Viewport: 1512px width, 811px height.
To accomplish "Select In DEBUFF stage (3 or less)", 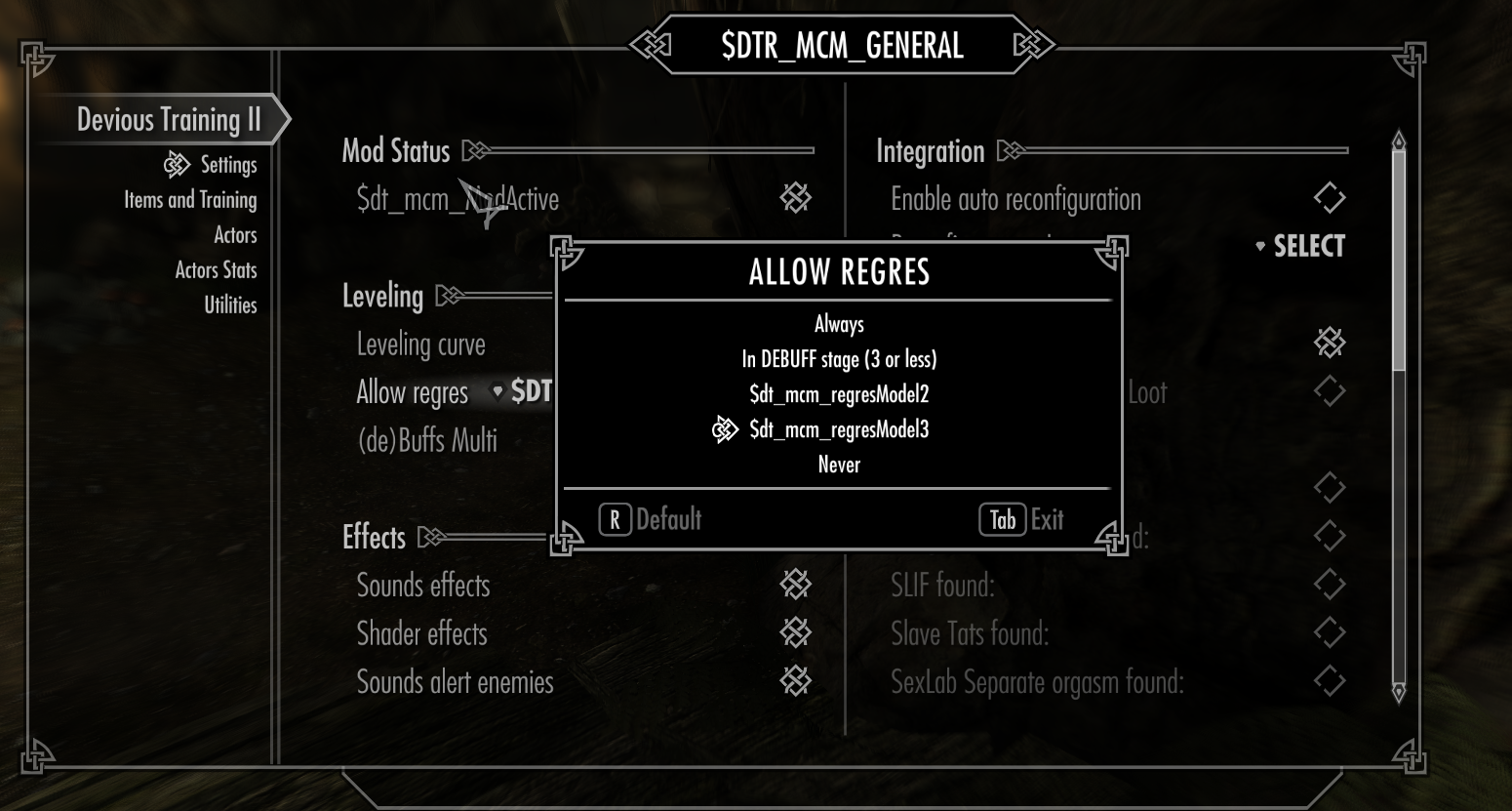I will [839, 359].
